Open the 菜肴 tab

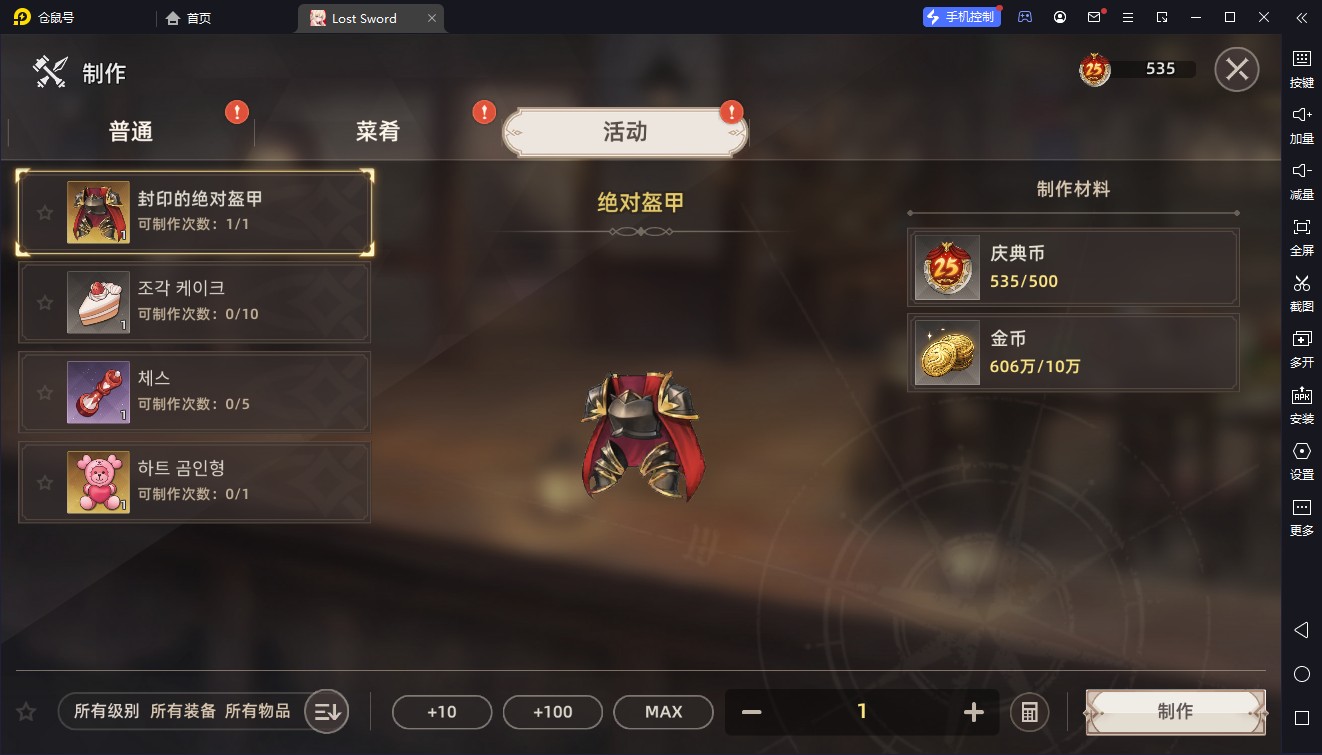point(378,132)
